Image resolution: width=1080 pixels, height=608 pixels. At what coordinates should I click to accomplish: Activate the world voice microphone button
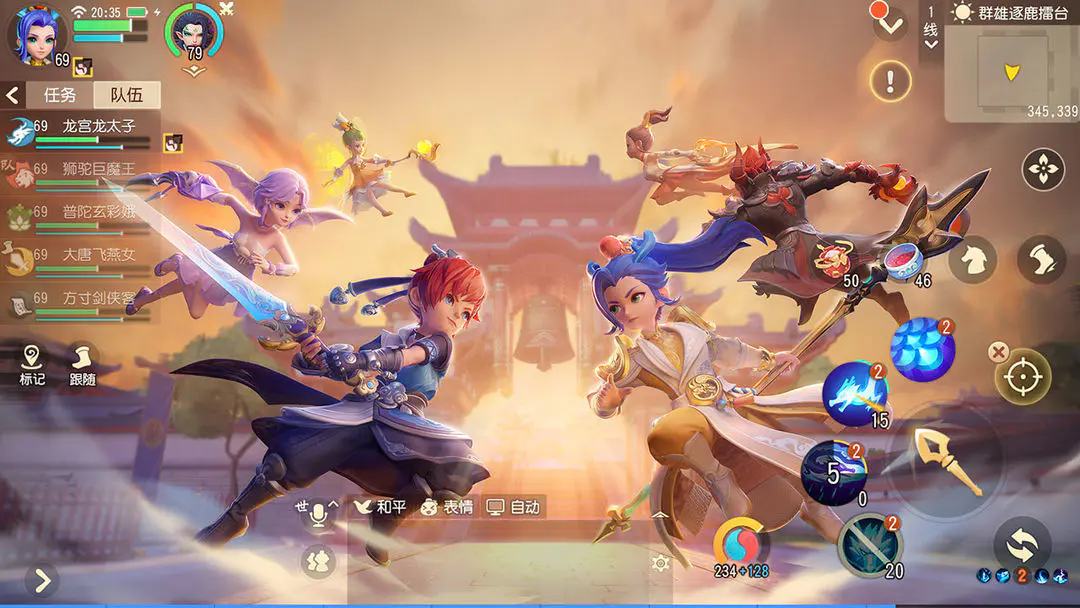coord(319,514)
